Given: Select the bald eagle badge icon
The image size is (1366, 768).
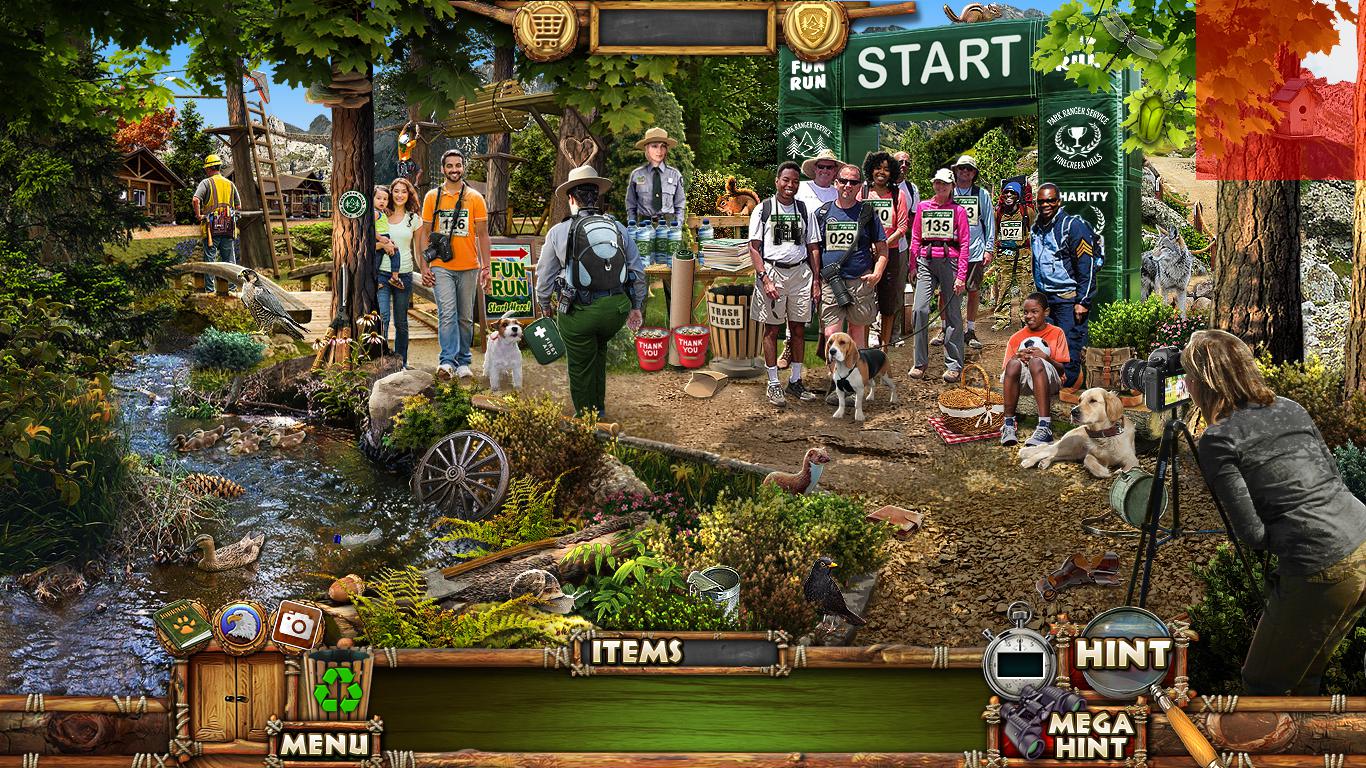Looking at the screenshot, I should (x=240, y=627).
